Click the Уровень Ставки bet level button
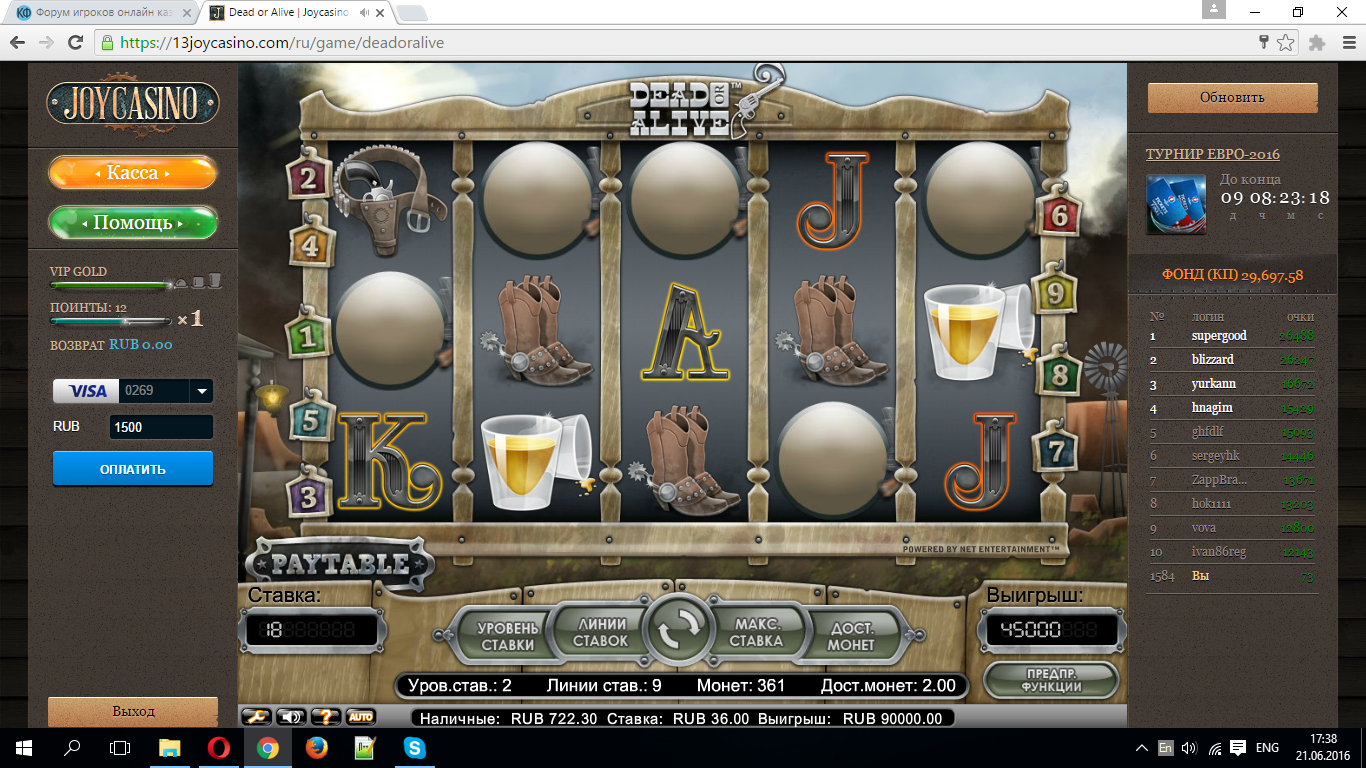1366x768 pixels. pyautogui.click(x=507, y=635)
